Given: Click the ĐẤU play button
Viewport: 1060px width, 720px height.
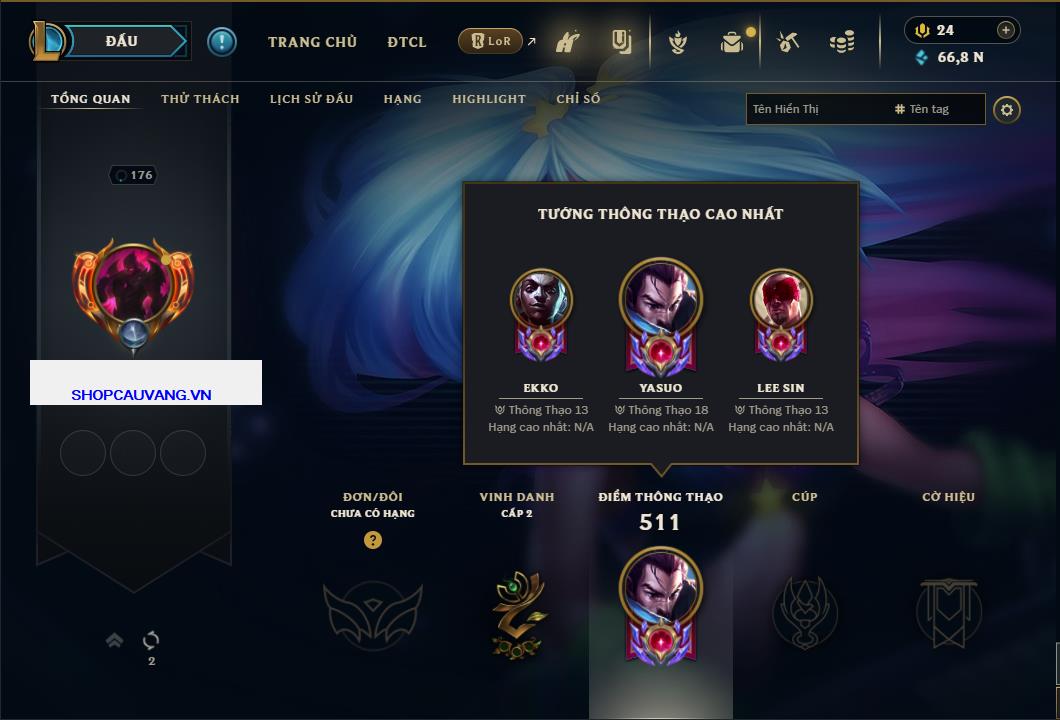Looking at the screenshot, I should 121,41.
